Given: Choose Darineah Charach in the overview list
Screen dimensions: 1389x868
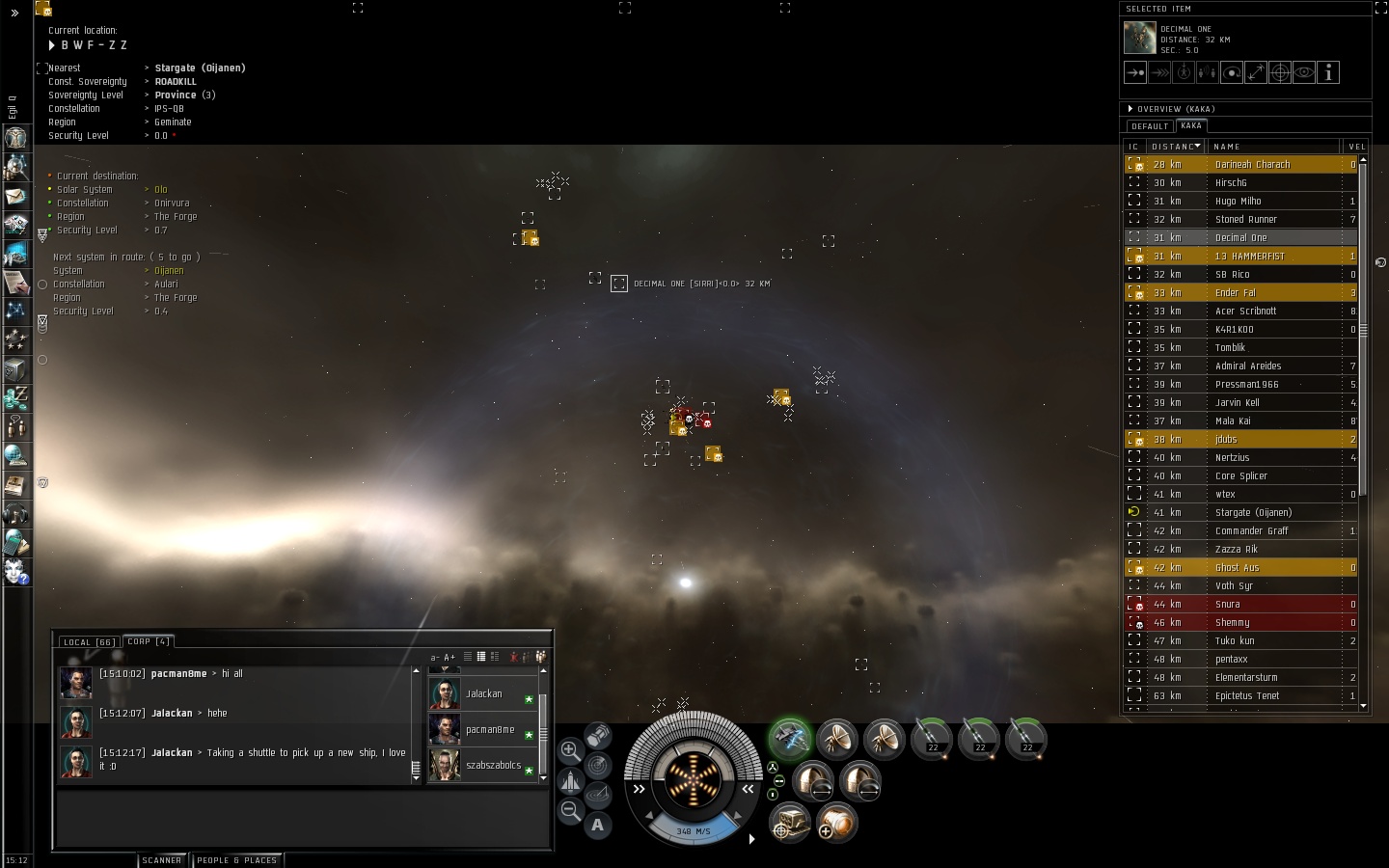Looking at the screenshot, I should (x=1252, y=164).
